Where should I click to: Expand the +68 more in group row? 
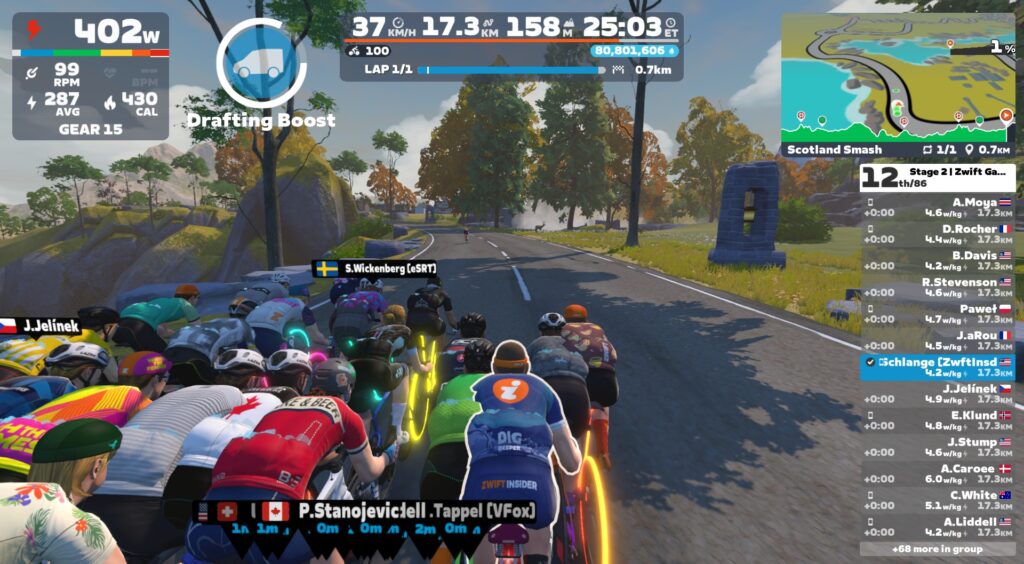938,549
